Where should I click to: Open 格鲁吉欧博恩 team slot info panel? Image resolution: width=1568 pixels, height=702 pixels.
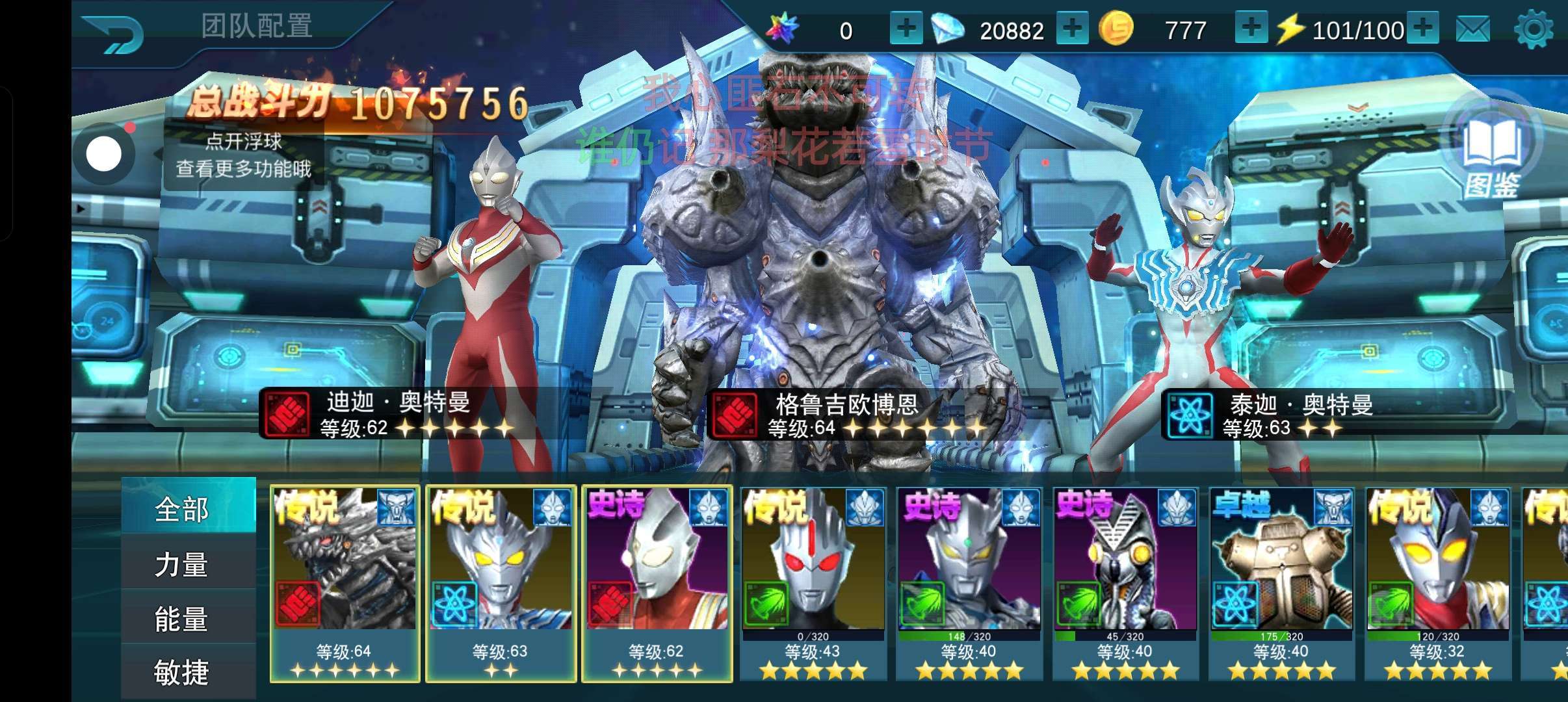click(845, 415)
